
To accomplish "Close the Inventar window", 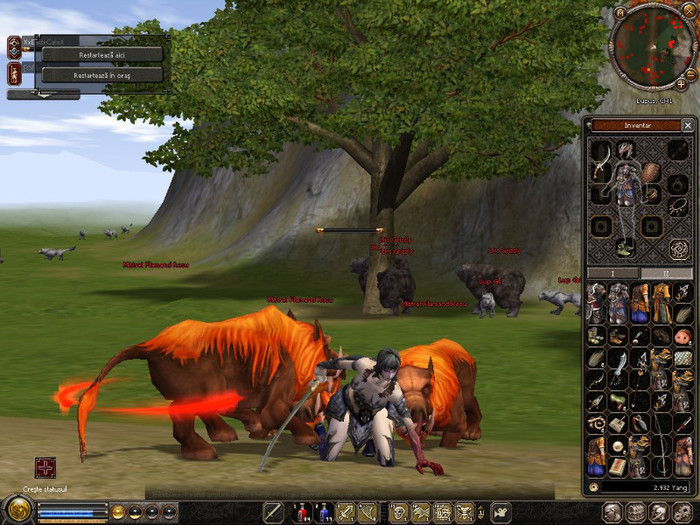I will tap(687, 126).
